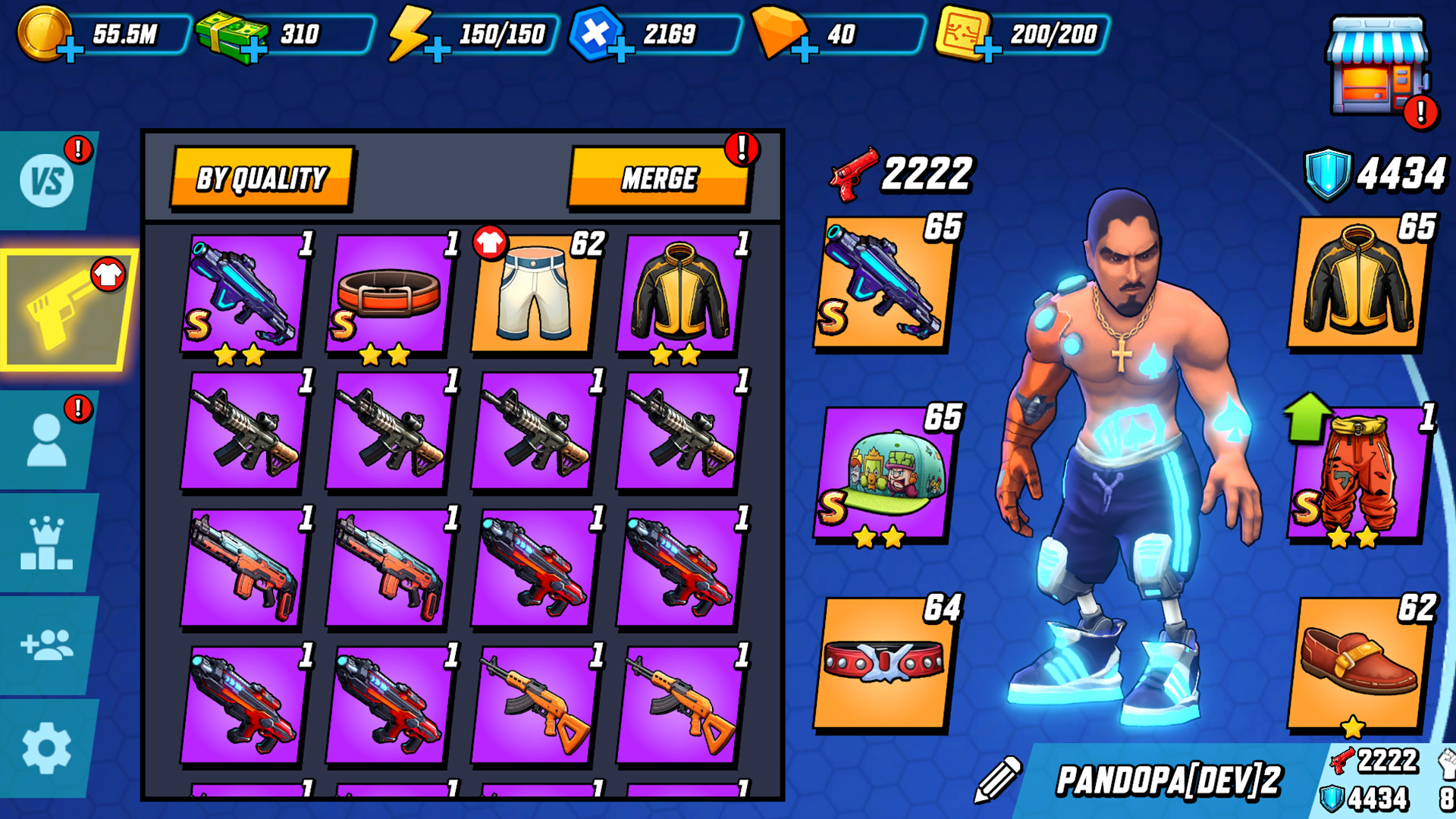Sort inventory with By Quality button
This screenshot has height=819, width=1456.
coord(262,178)
